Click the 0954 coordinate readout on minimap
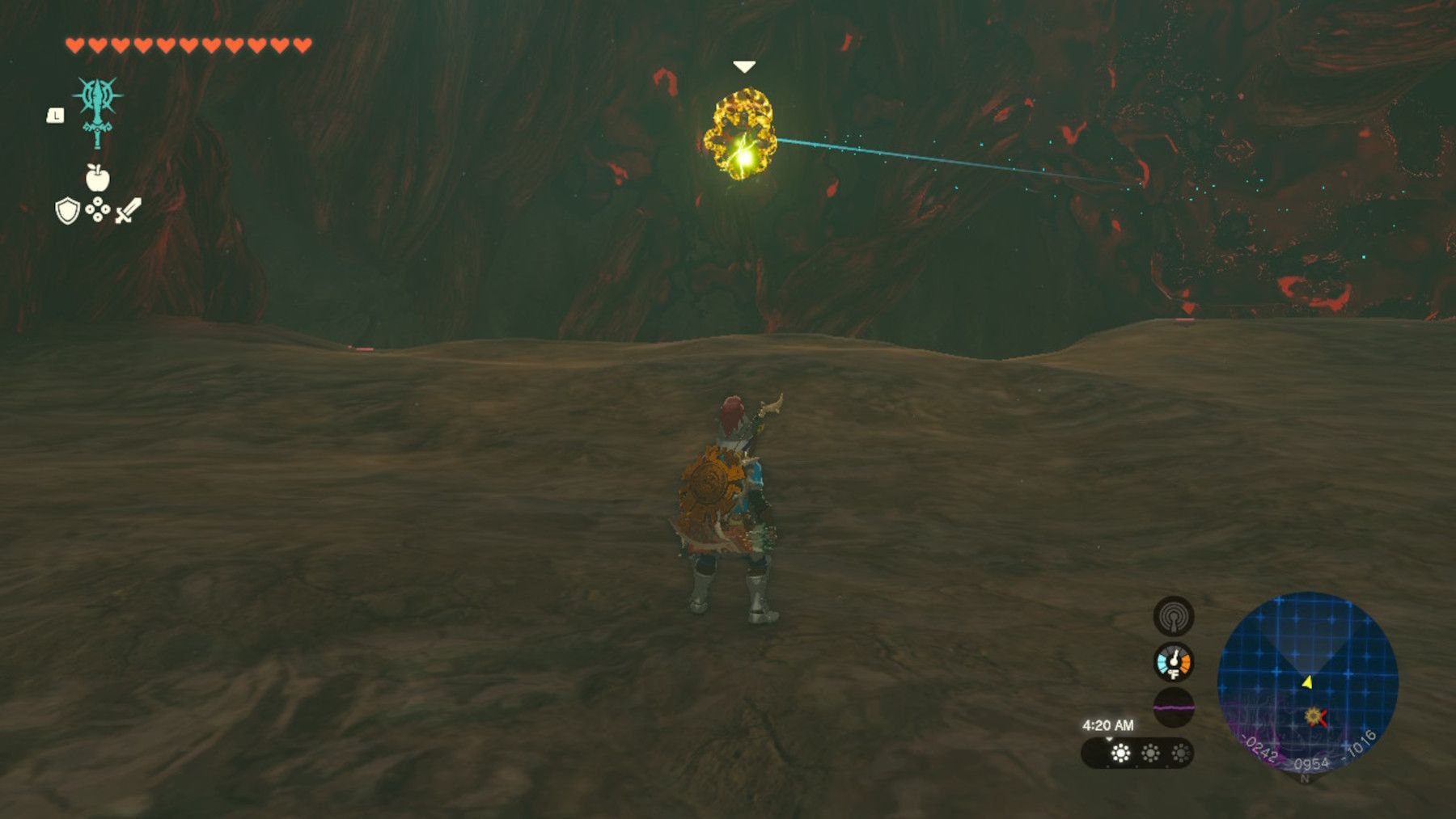 pos(1312,763)
